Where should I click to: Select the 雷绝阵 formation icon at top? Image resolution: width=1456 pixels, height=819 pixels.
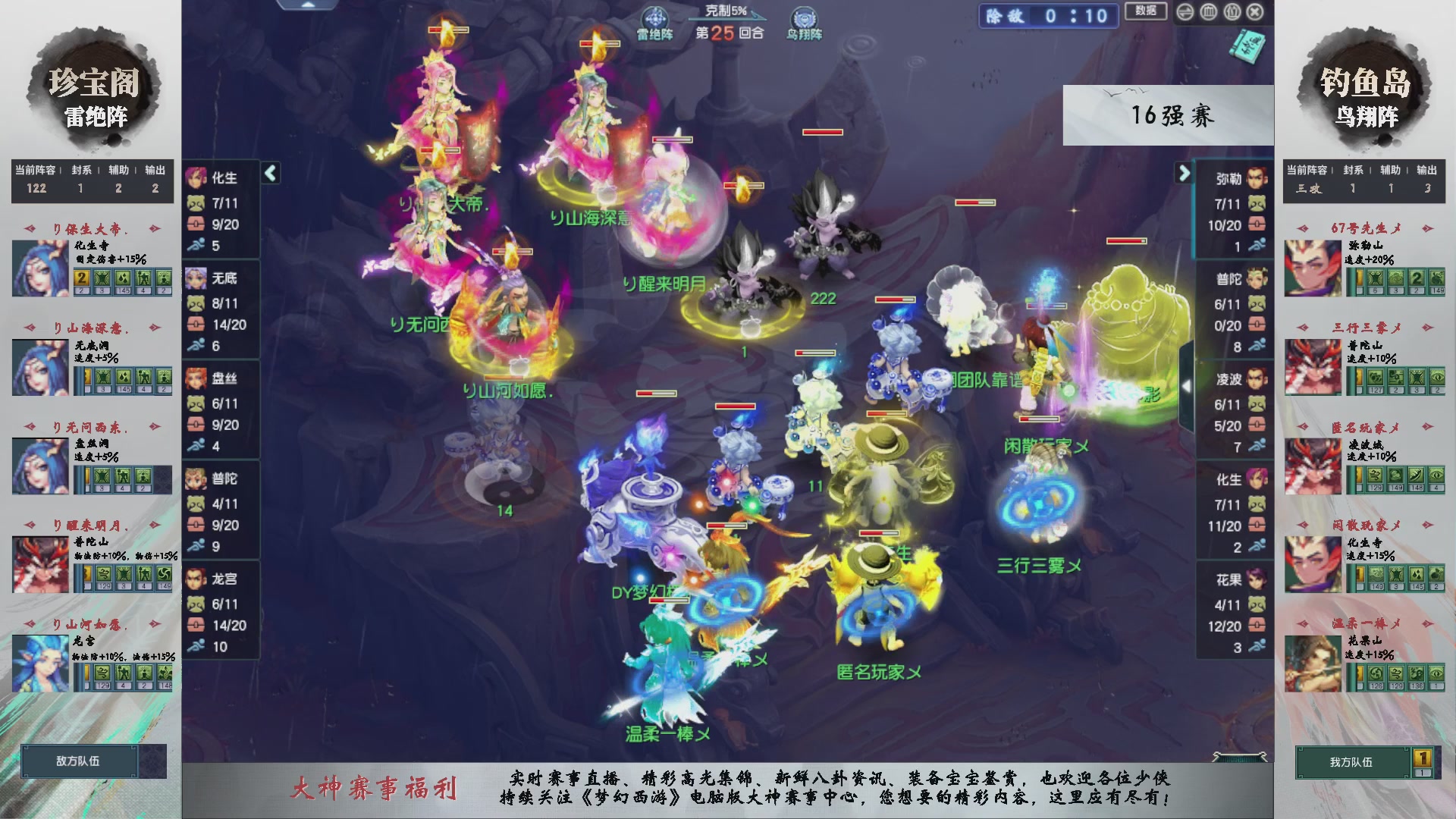point(655,17)
